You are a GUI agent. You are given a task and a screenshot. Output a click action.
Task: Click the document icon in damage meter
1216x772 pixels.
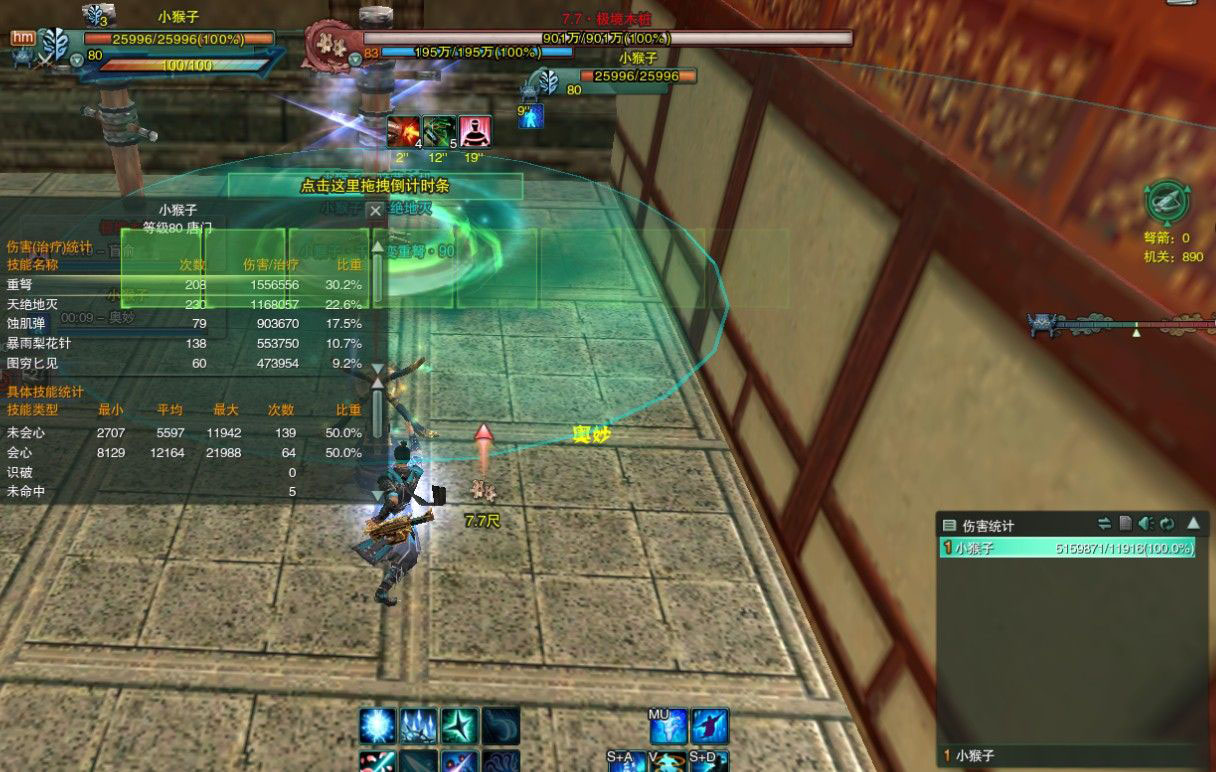1125,523
